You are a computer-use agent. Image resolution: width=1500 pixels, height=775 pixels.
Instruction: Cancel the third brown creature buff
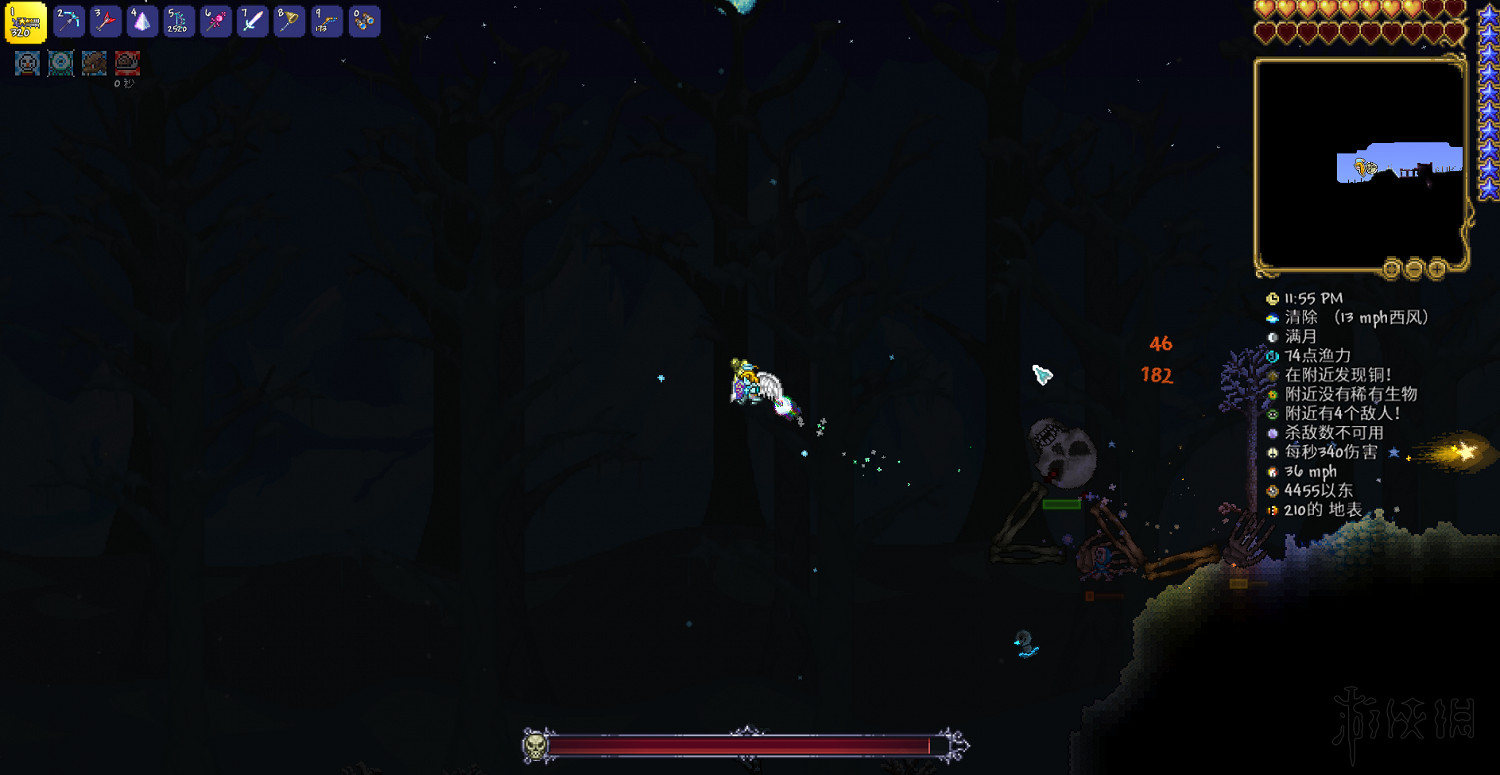[94, 63]
